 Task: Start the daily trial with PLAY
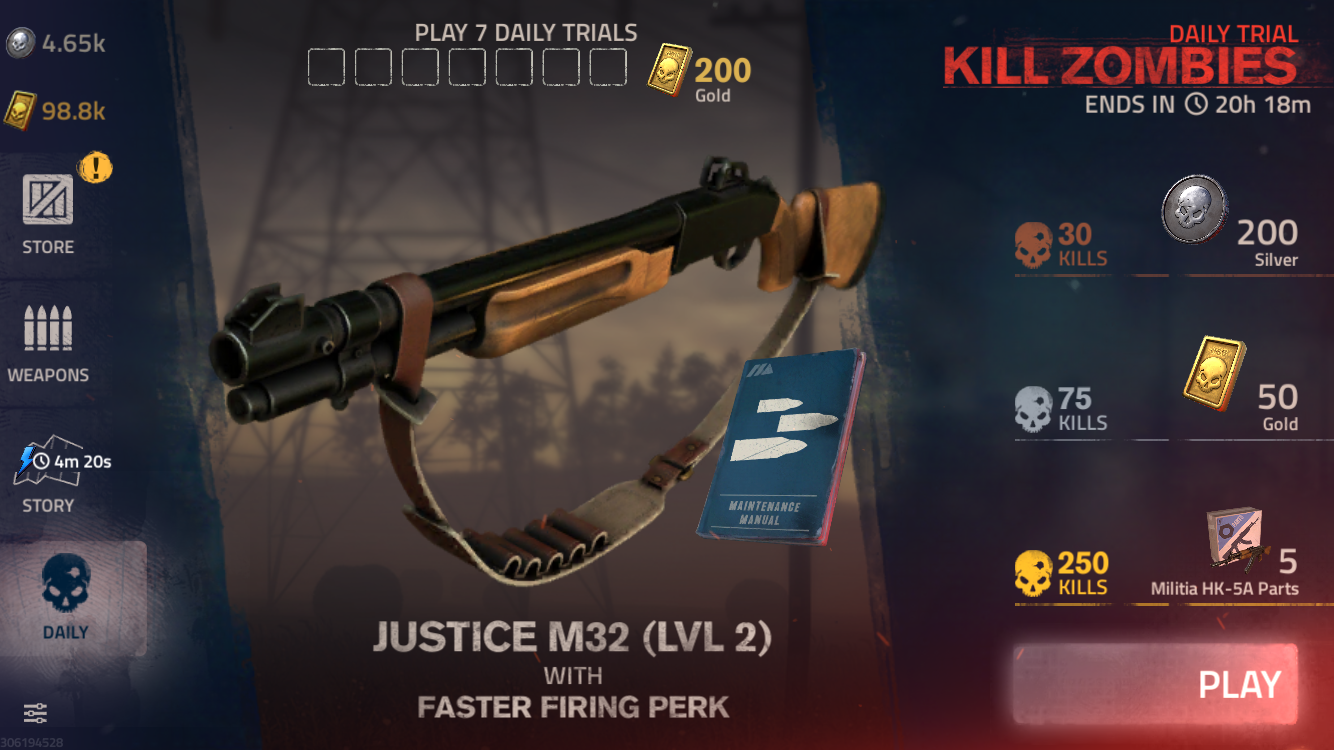pyautogui.click(x=1155, y=684)
